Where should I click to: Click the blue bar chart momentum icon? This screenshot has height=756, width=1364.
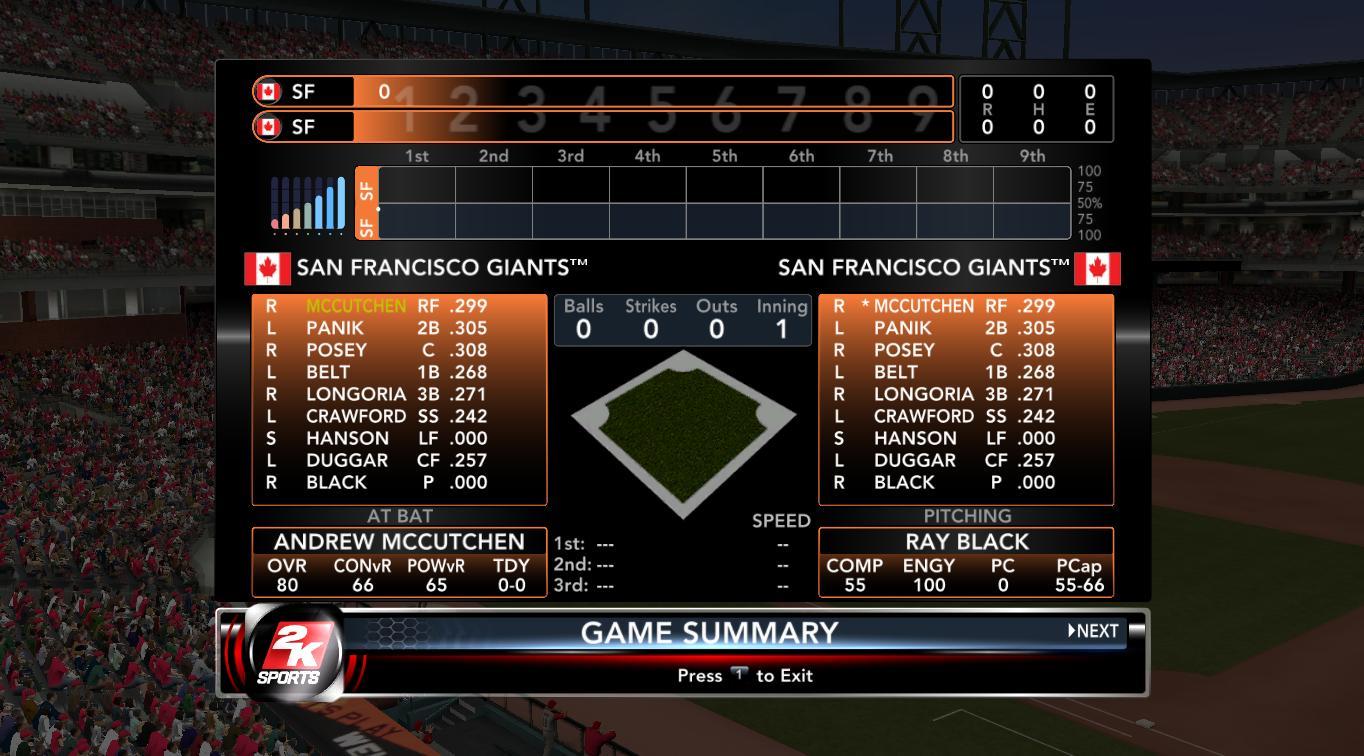(x=308, y=205)
